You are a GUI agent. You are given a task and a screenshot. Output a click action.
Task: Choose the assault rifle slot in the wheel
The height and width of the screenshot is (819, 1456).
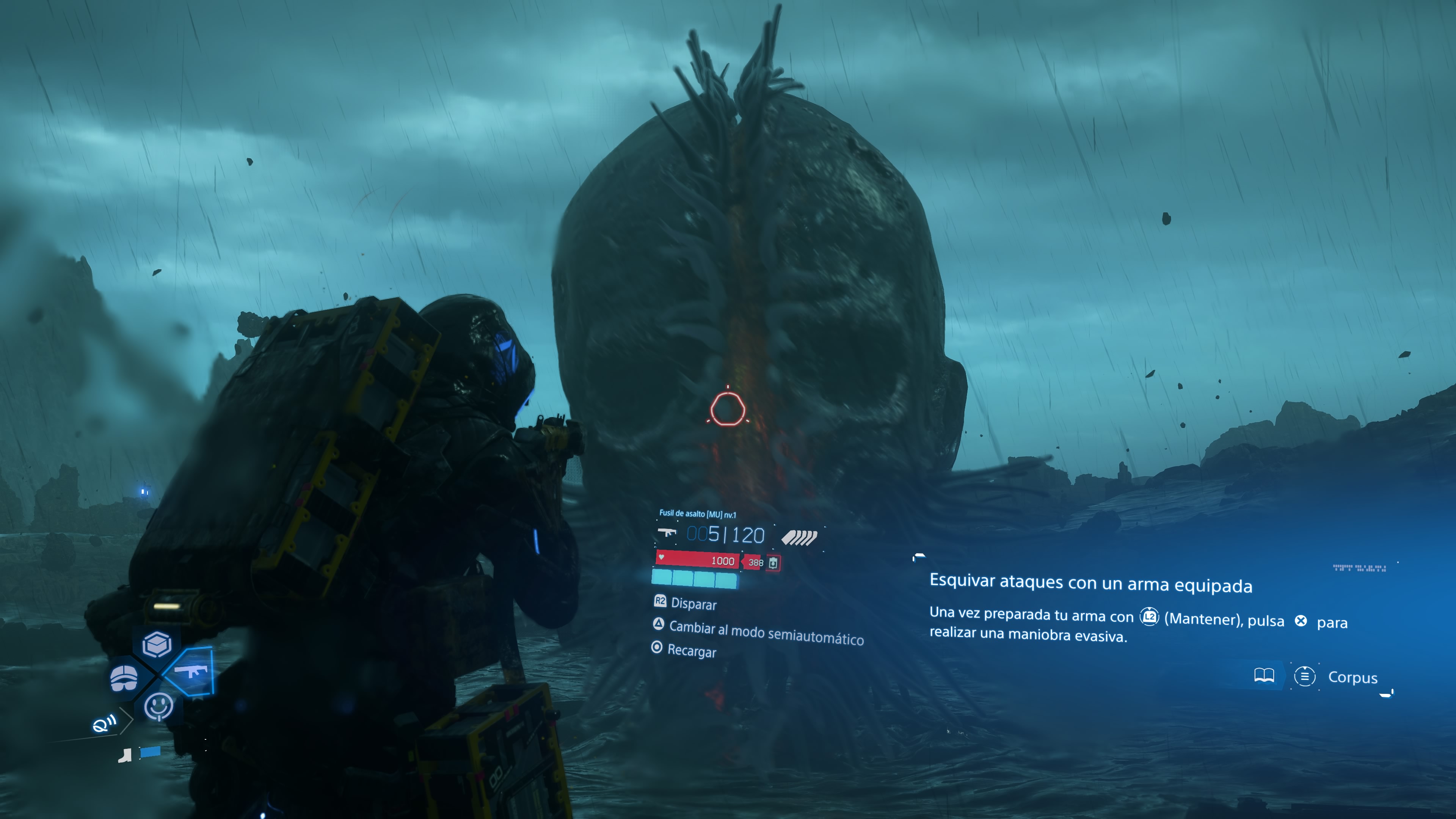point(191,672)
